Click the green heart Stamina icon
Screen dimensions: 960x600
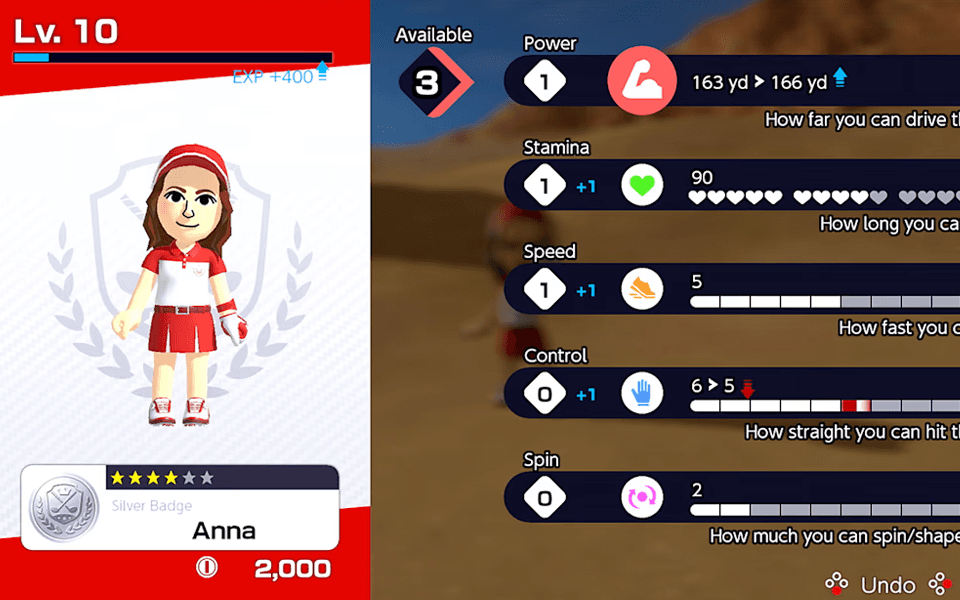pyautogui.click(x=642, y=186)
